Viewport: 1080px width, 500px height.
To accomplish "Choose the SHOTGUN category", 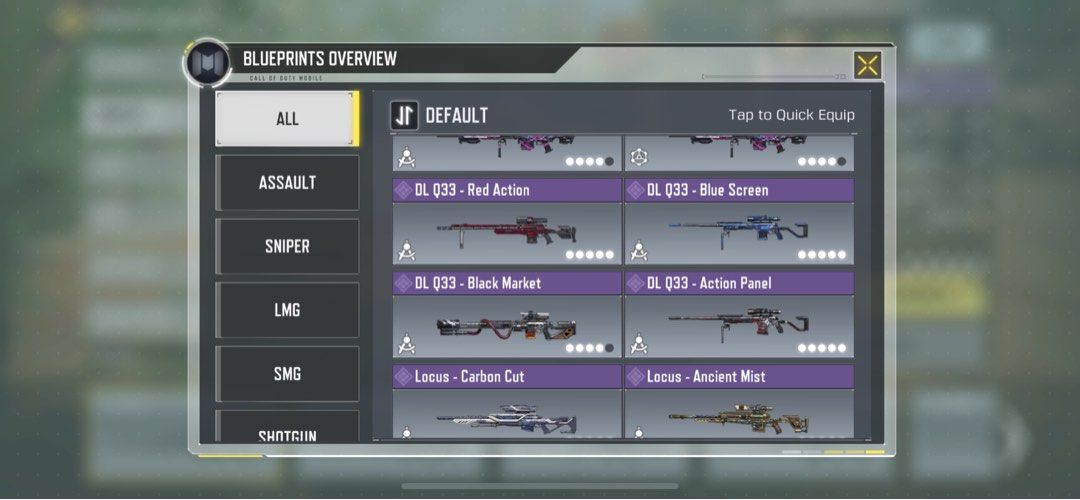I will (287, 430).
